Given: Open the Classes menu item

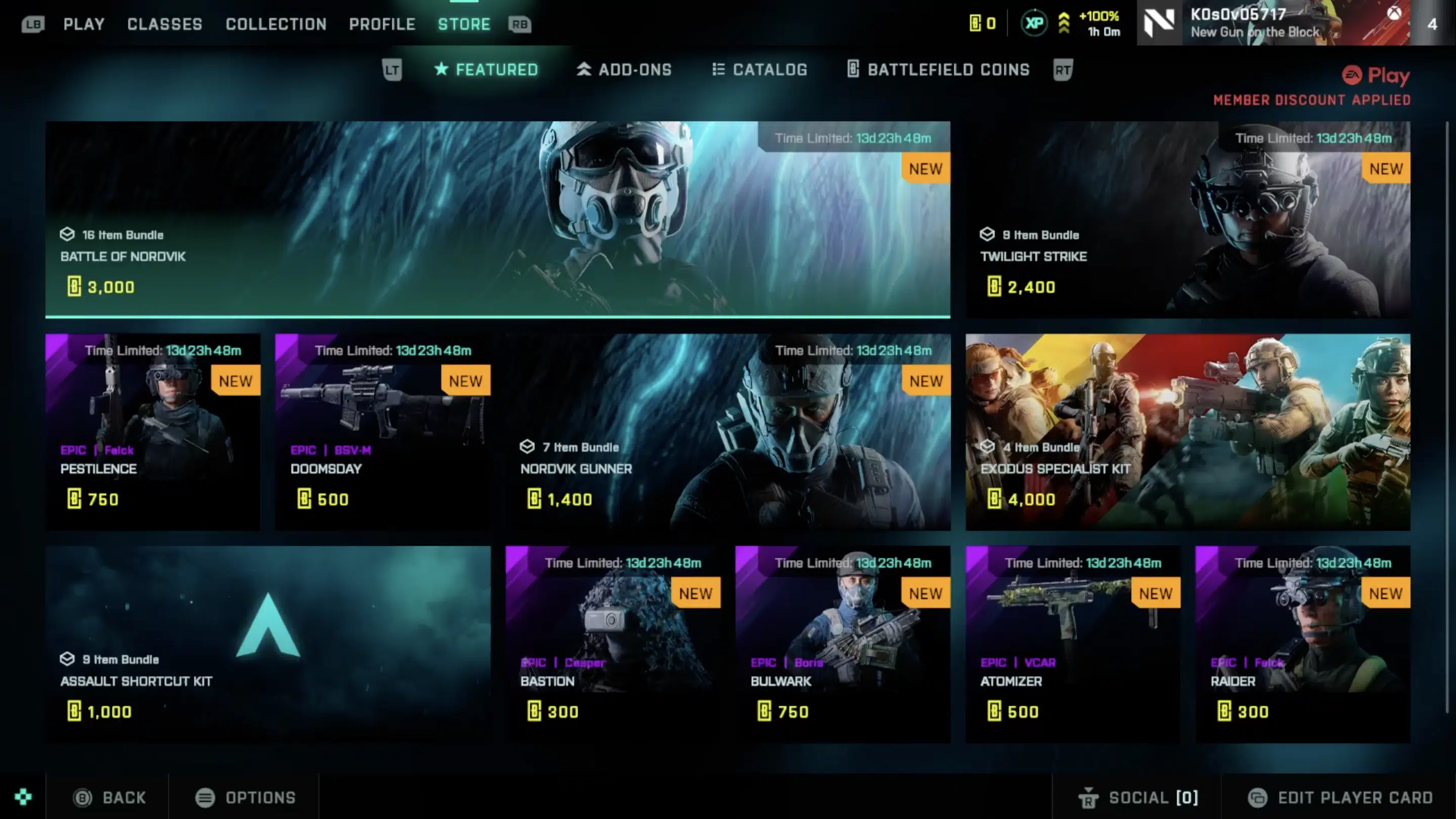Looking at the screenshot, I should [164, 24].
